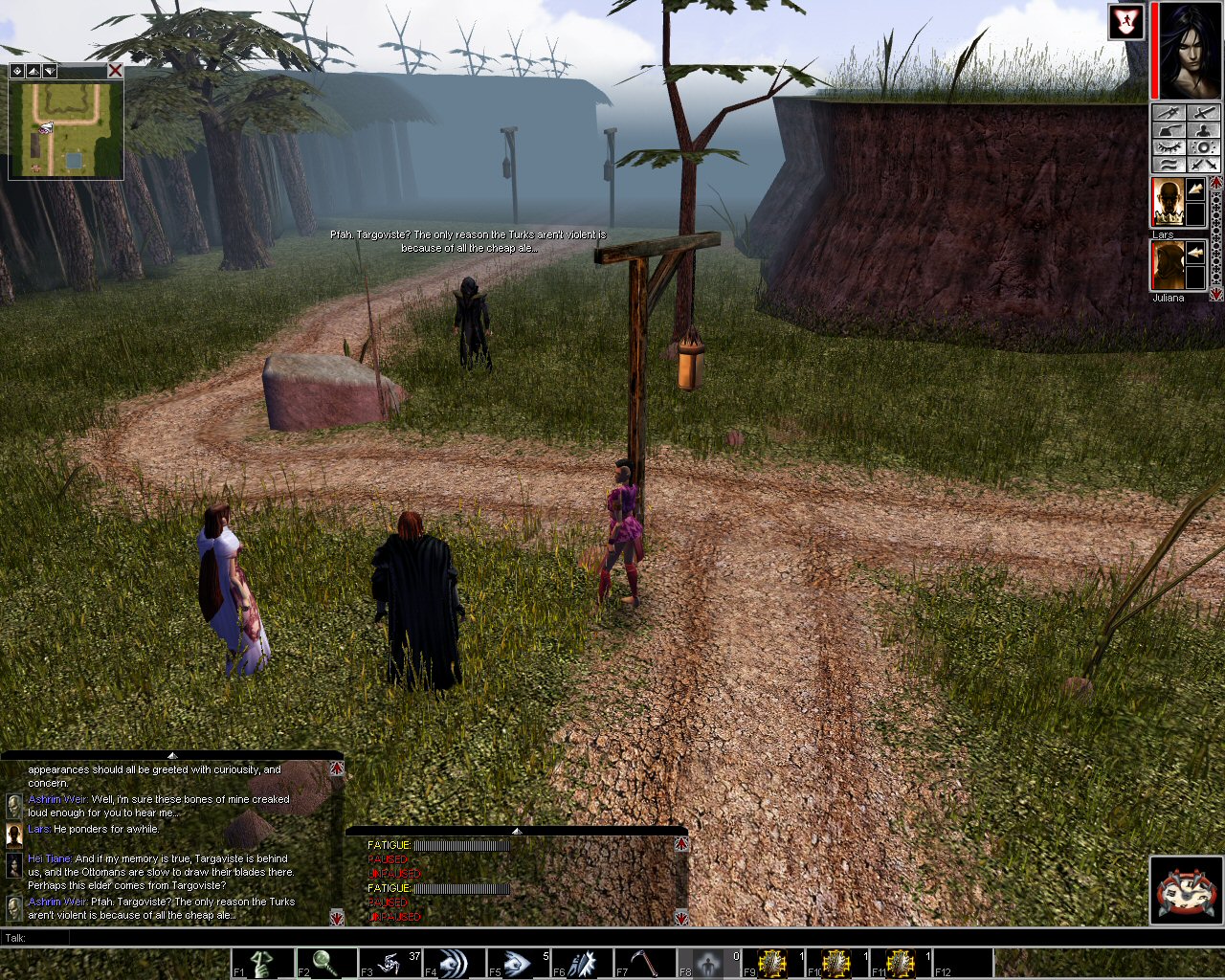Close the minimap with the red X
The image size is (1225, 980).
115,71
